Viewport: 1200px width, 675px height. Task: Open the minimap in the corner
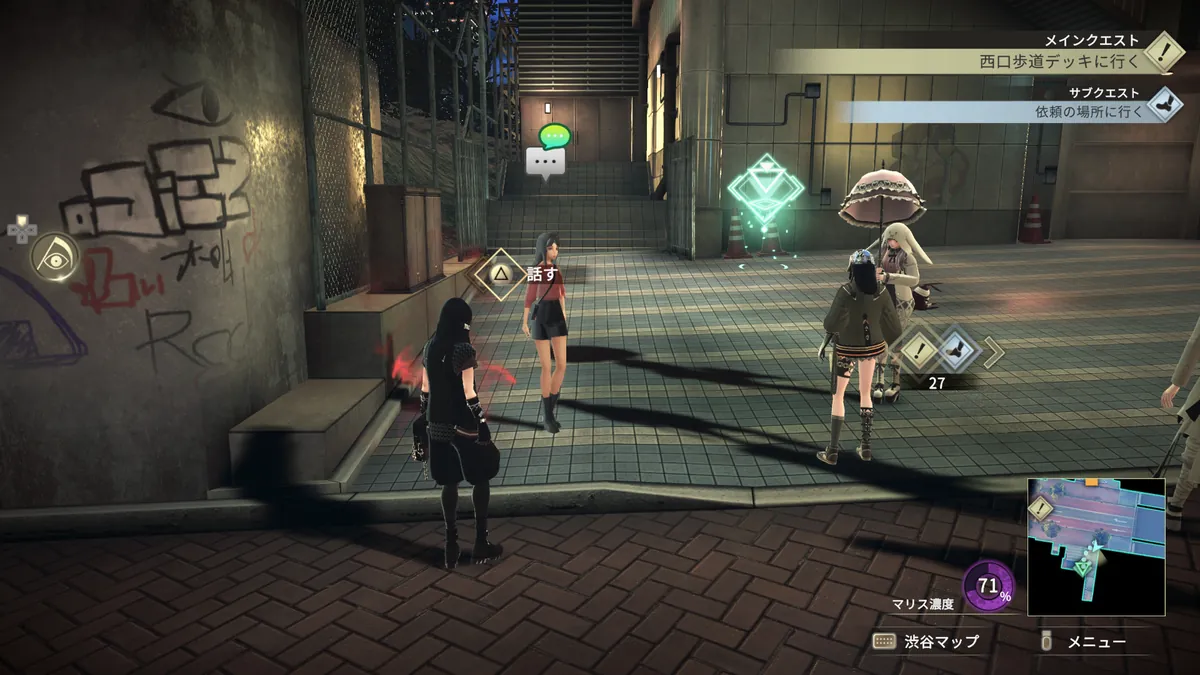click(1096, 546)
